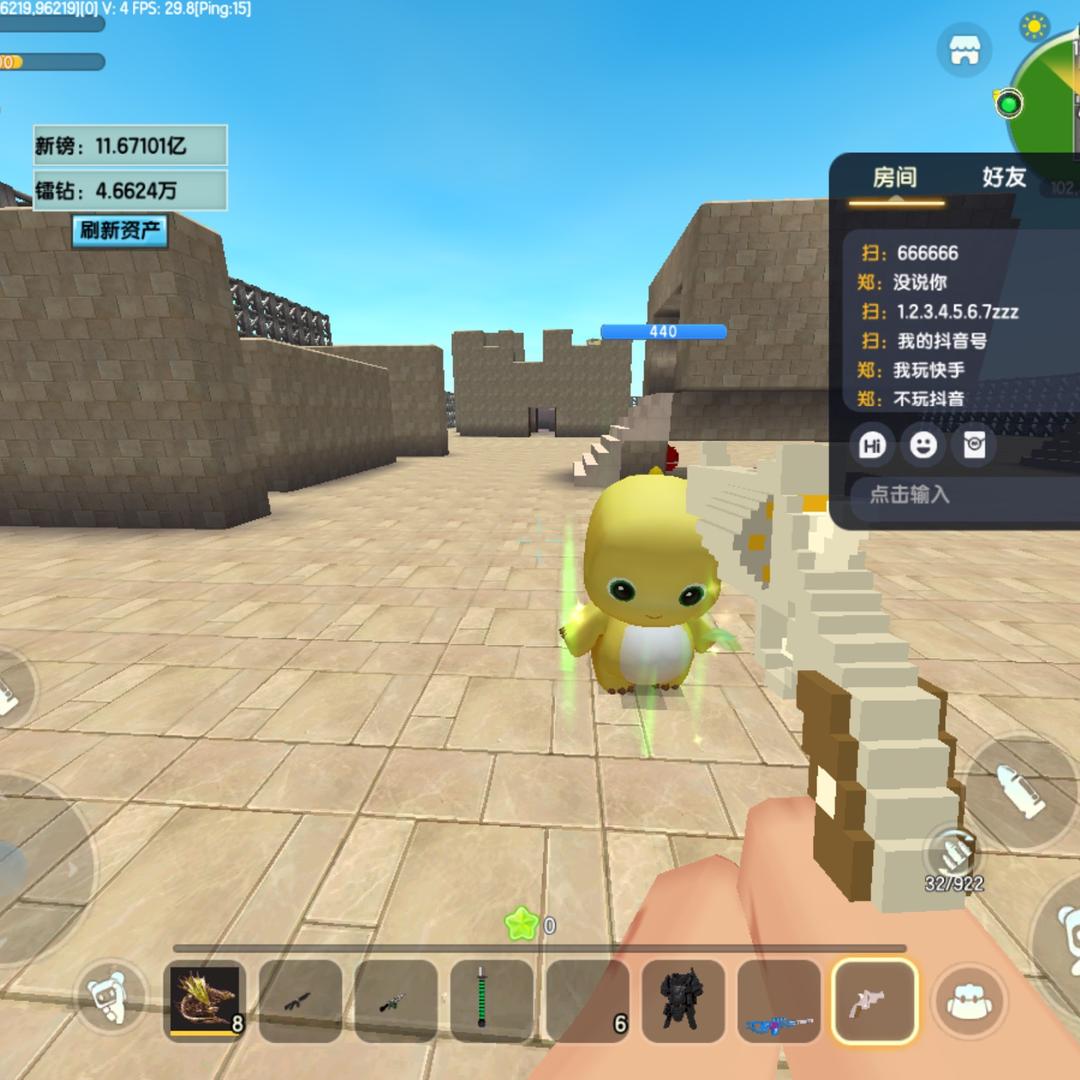Select the black rifle hotbar slot
The width and height of the screenshot is (1080, 1080).
[300, 1000]
